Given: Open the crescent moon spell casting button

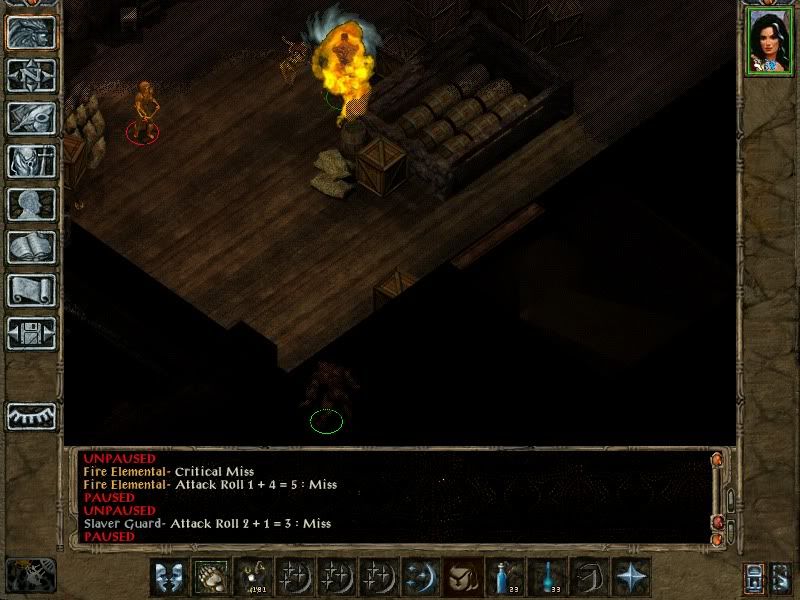Looking at the screenshot, I should (x=417, y=577).
